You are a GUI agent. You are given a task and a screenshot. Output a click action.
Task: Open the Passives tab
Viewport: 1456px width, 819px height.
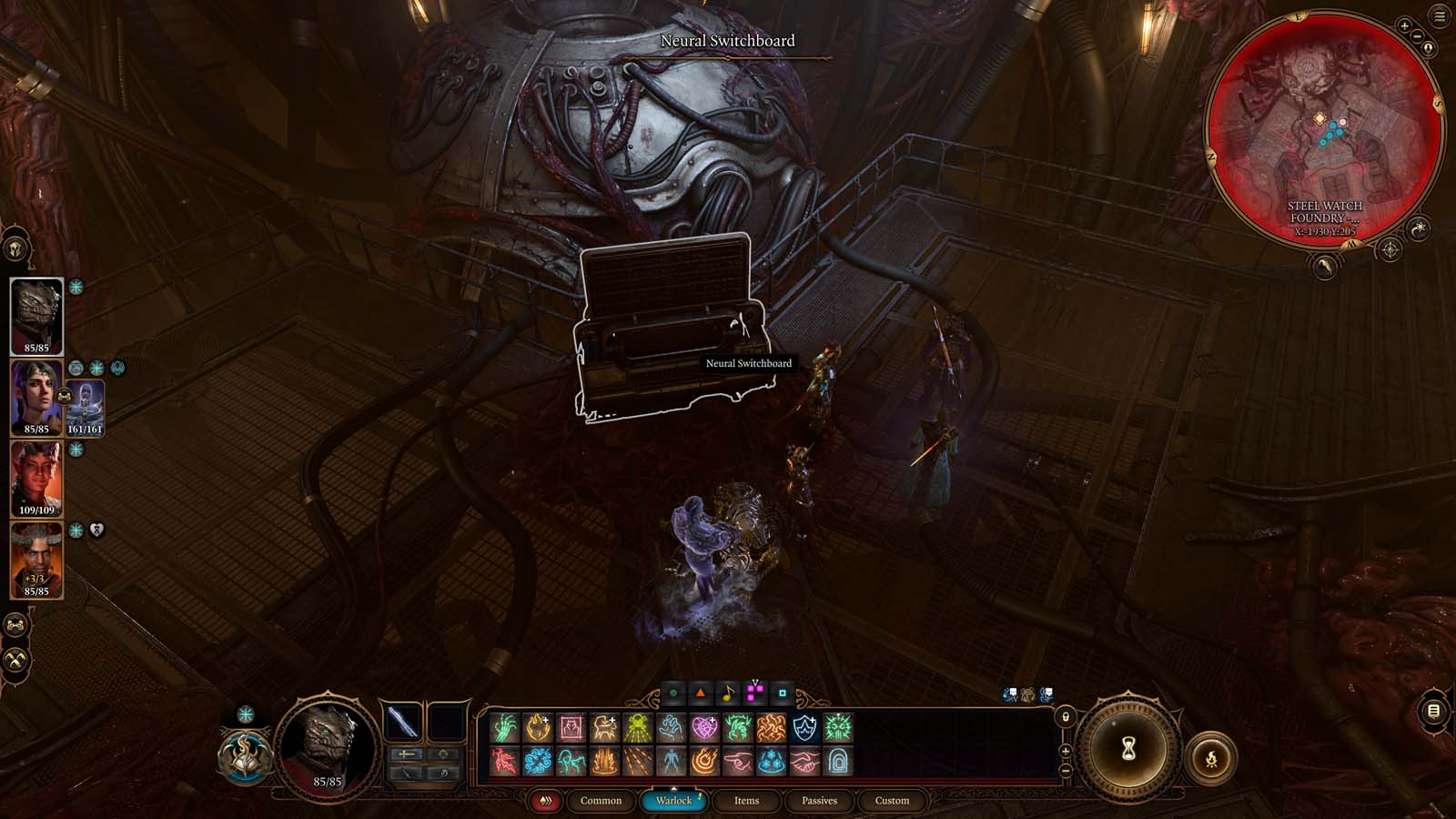pos(820,802)
